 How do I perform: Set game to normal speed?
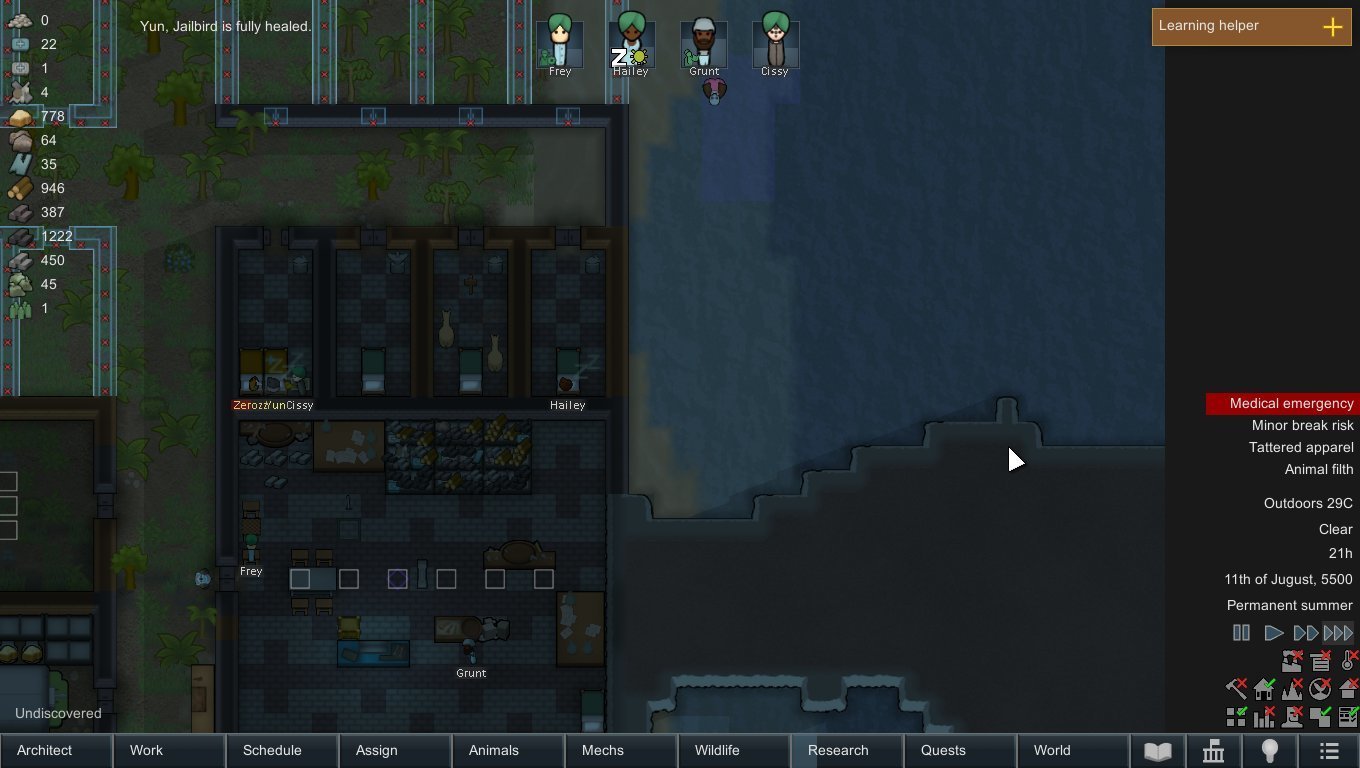pyautogui.click(x=1273, y=633)
